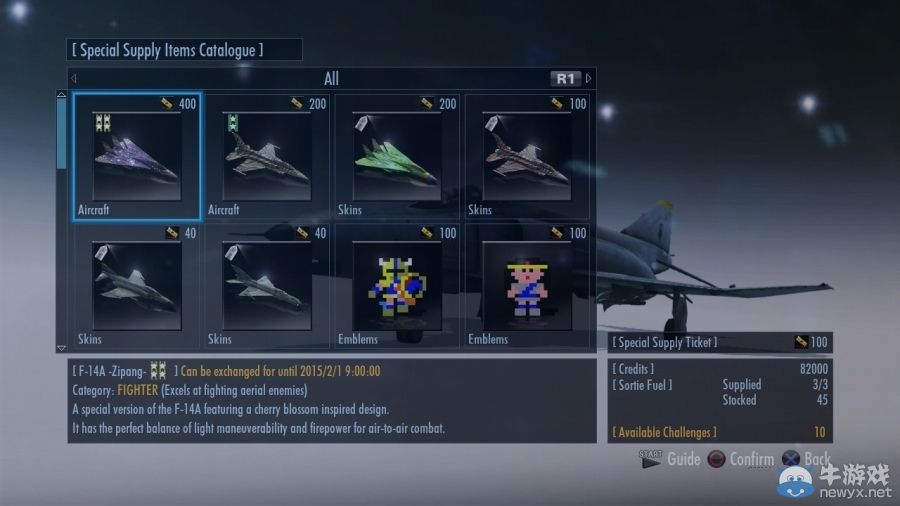The width and height of the screenshot is (900, 506).
Task: Choose the pixel boy emblem tile
Action: [x=527, y=285]
